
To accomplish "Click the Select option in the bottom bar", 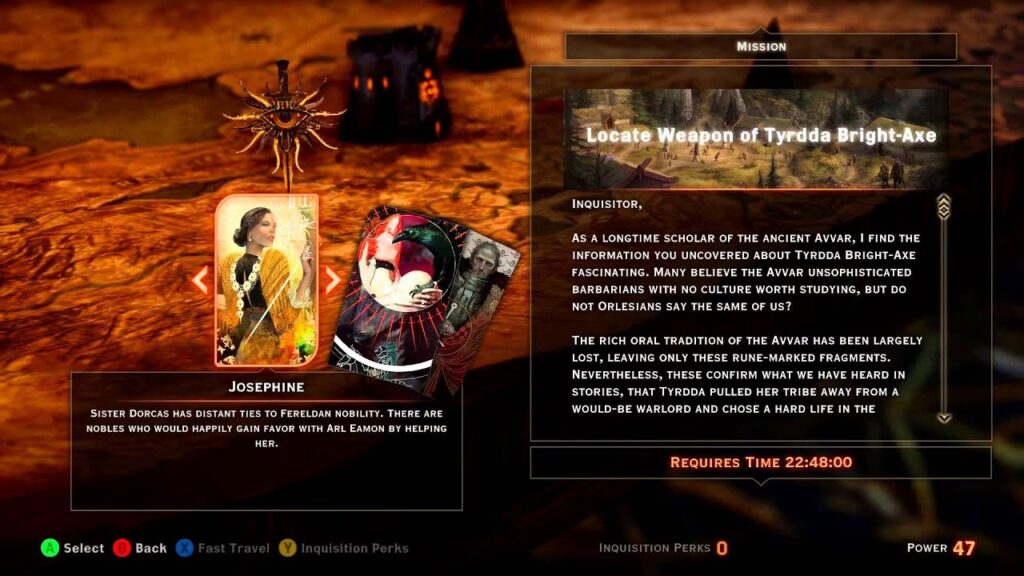I will [x=72, y=548].
